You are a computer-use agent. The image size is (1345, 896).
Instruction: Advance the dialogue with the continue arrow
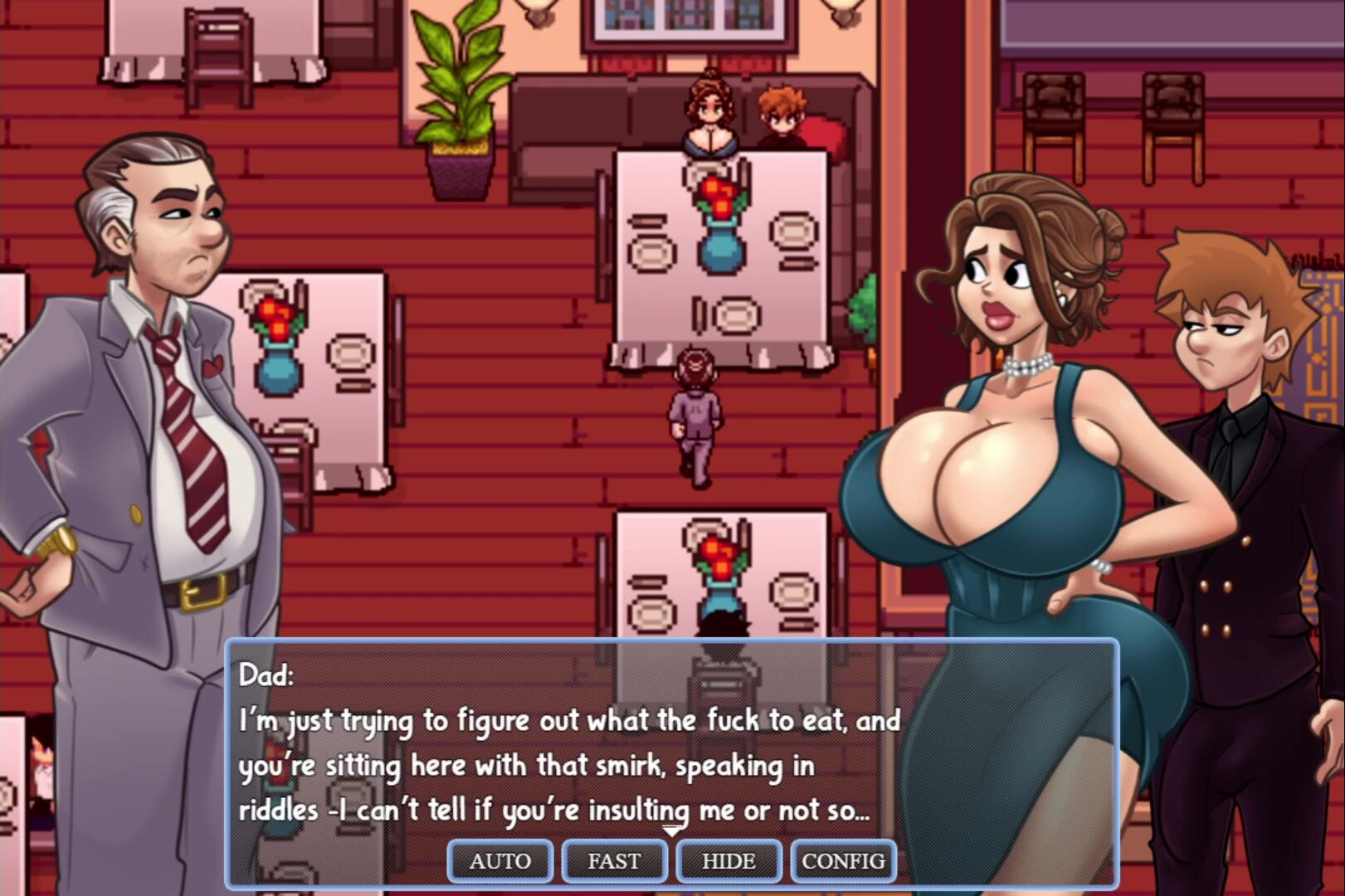tap(672, 831)
